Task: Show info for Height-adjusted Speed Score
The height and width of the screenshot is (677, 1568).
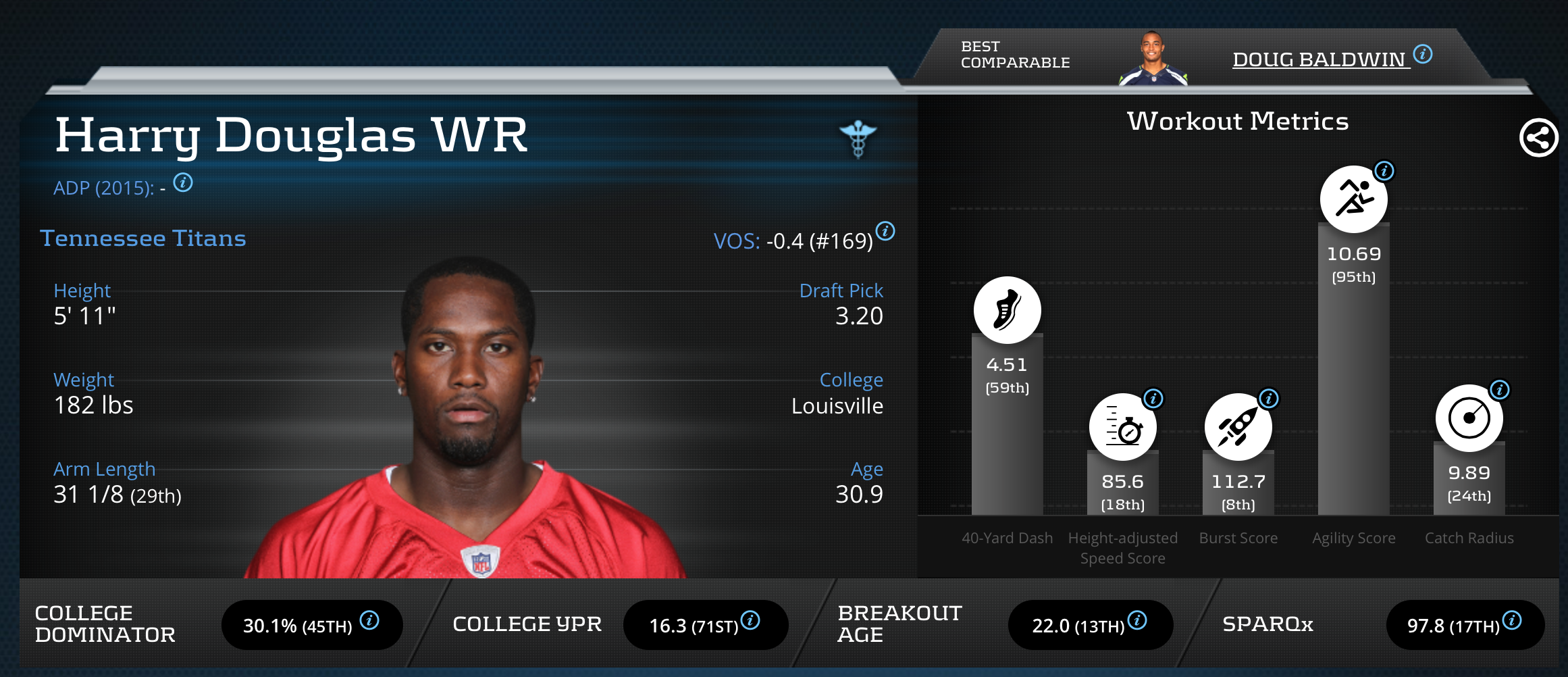Action: 1153,398
